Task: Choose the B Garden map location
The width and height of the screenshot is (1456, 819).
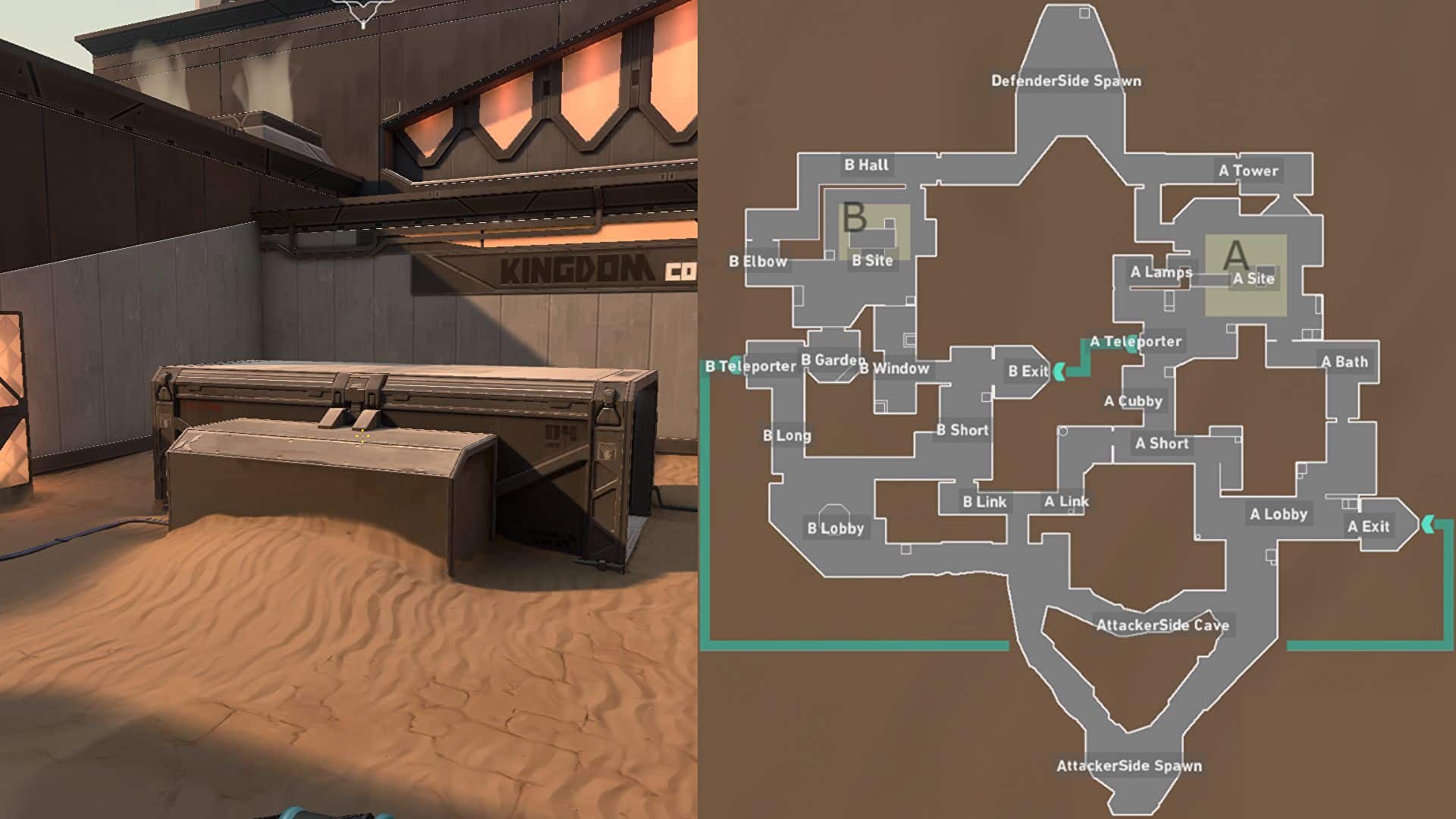Action: [833, 360]
